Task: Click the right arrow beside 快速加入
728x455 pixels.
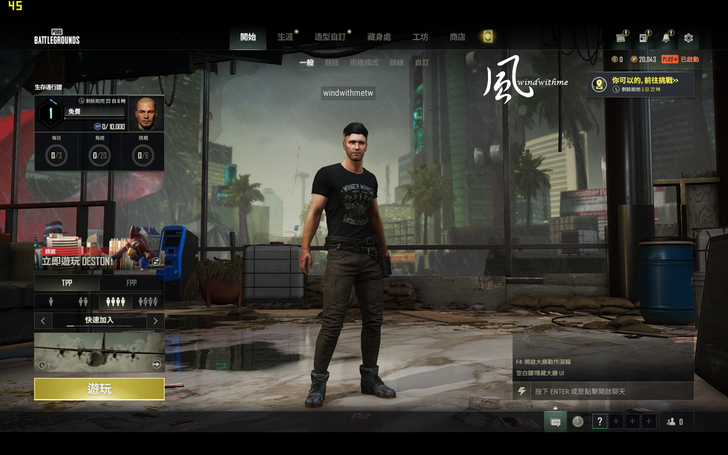Action: (155, 321)
